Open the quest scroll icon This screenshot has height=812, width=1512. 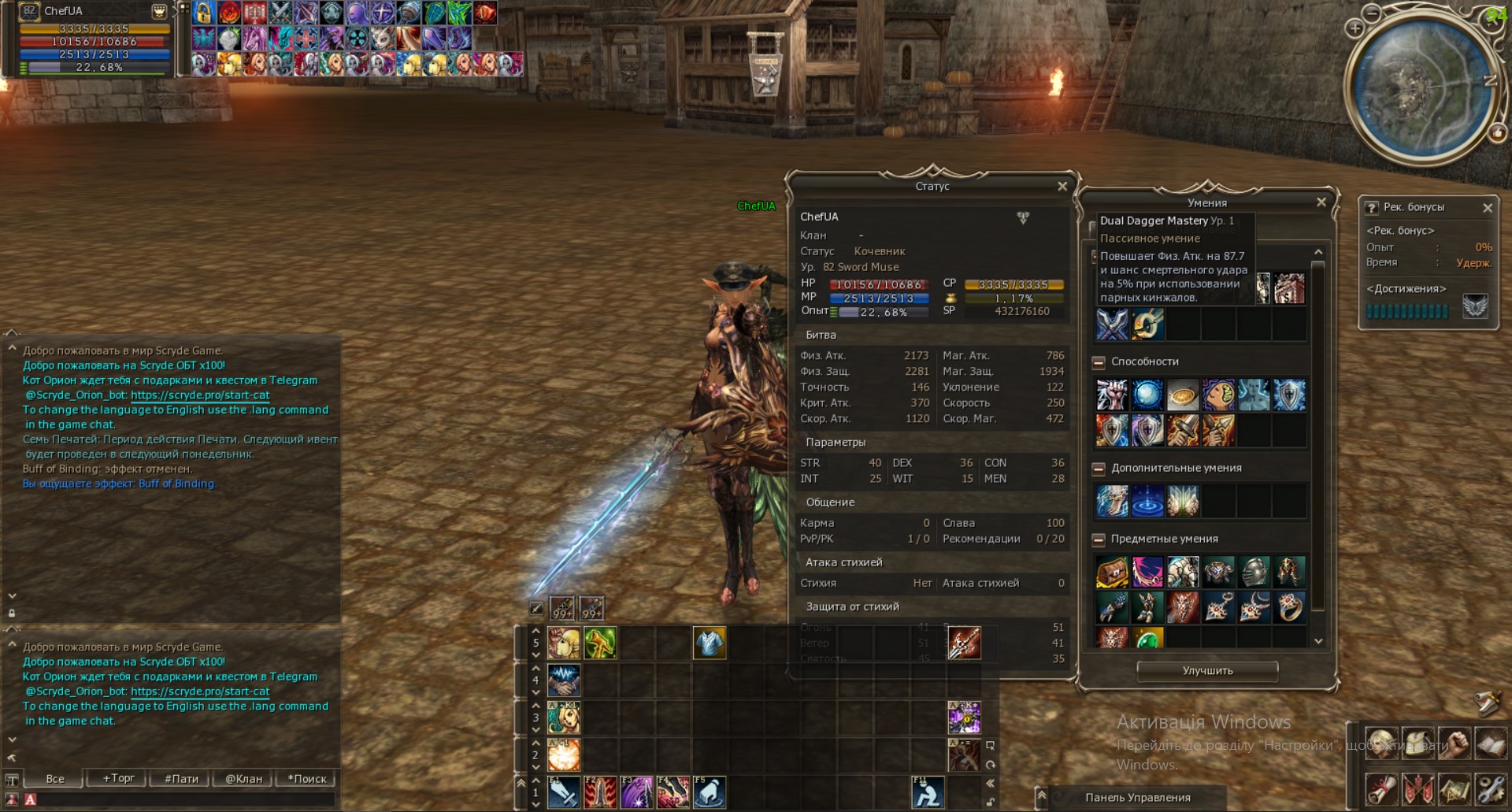1381,790
